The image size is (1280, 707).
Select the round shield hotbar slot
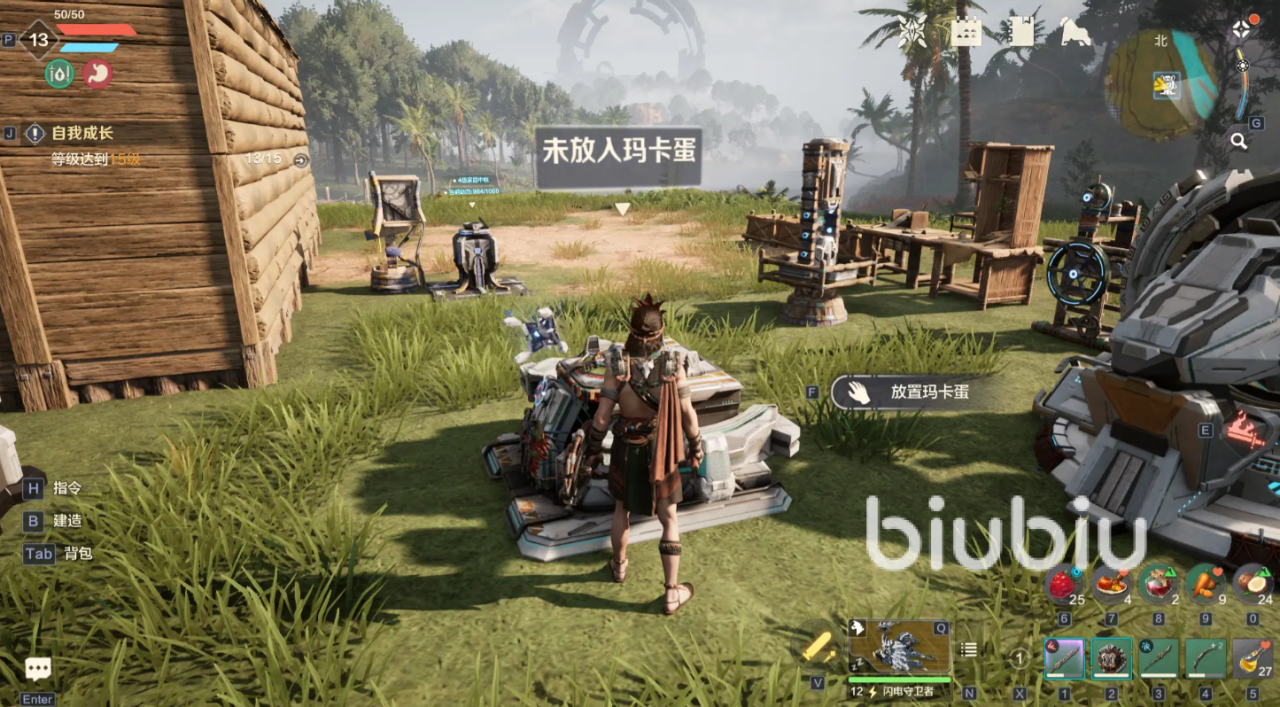pos(1109,659)
